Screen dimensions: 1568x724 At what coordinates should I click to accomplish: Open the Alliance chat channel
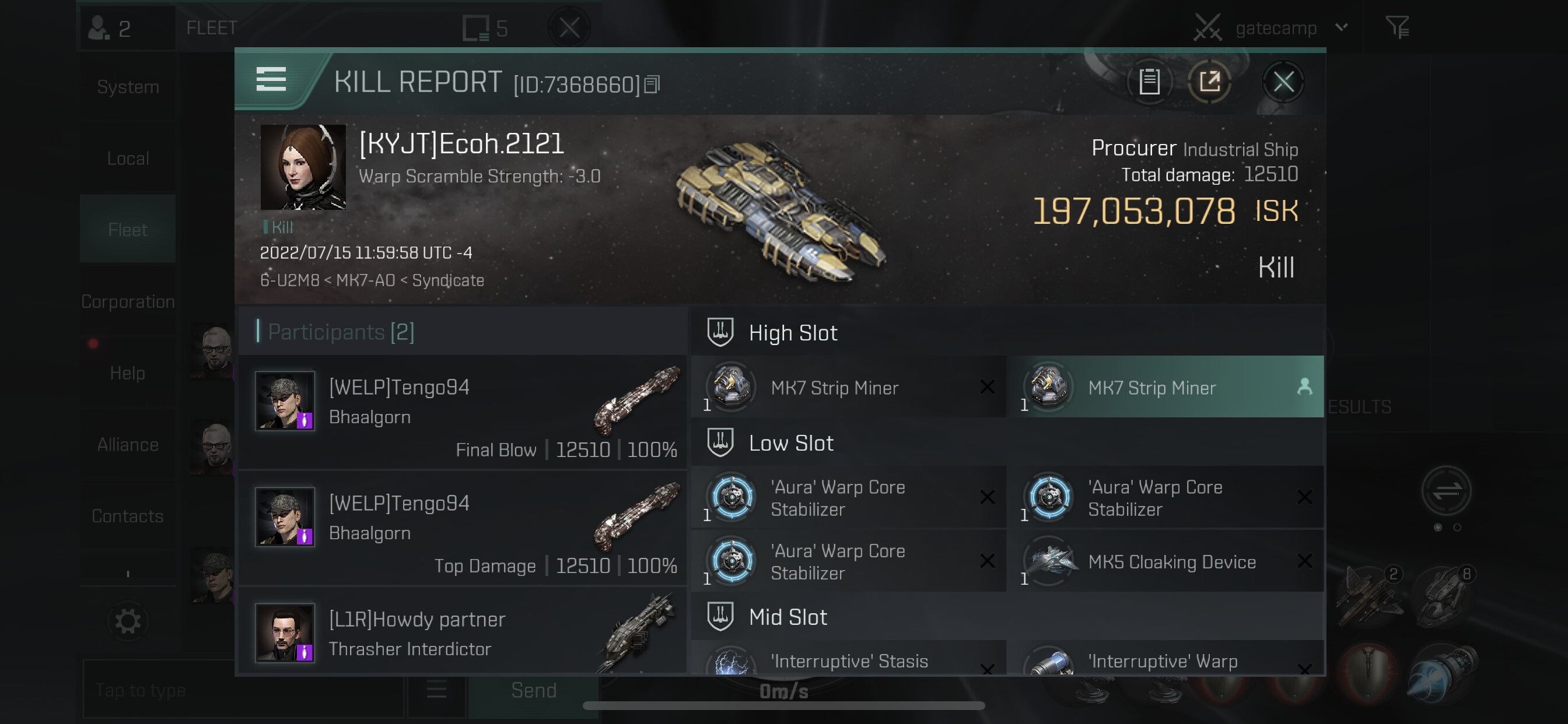128,445
